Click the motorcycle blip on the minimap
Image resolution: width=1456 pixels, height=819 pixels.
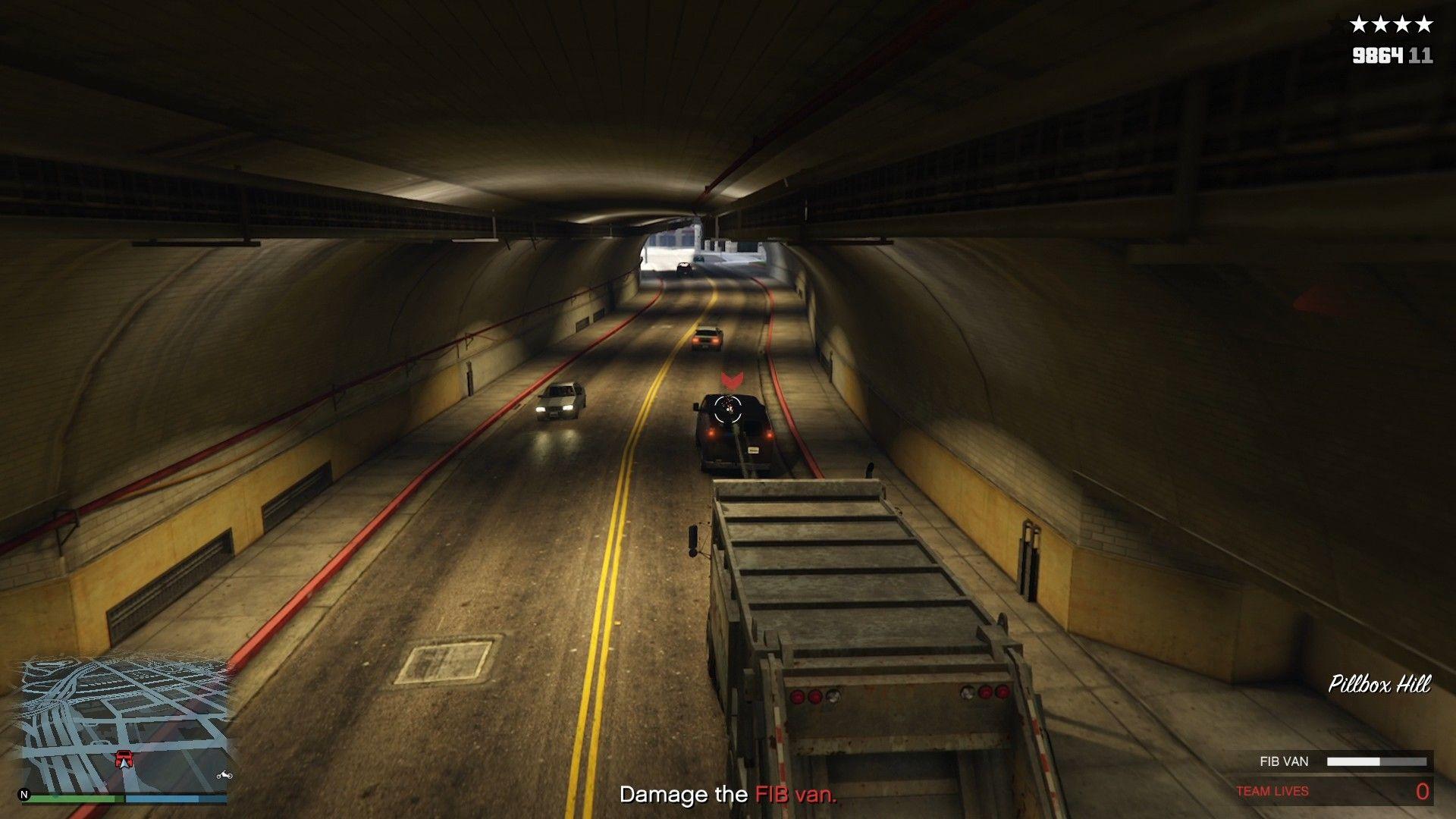point(224,775)
